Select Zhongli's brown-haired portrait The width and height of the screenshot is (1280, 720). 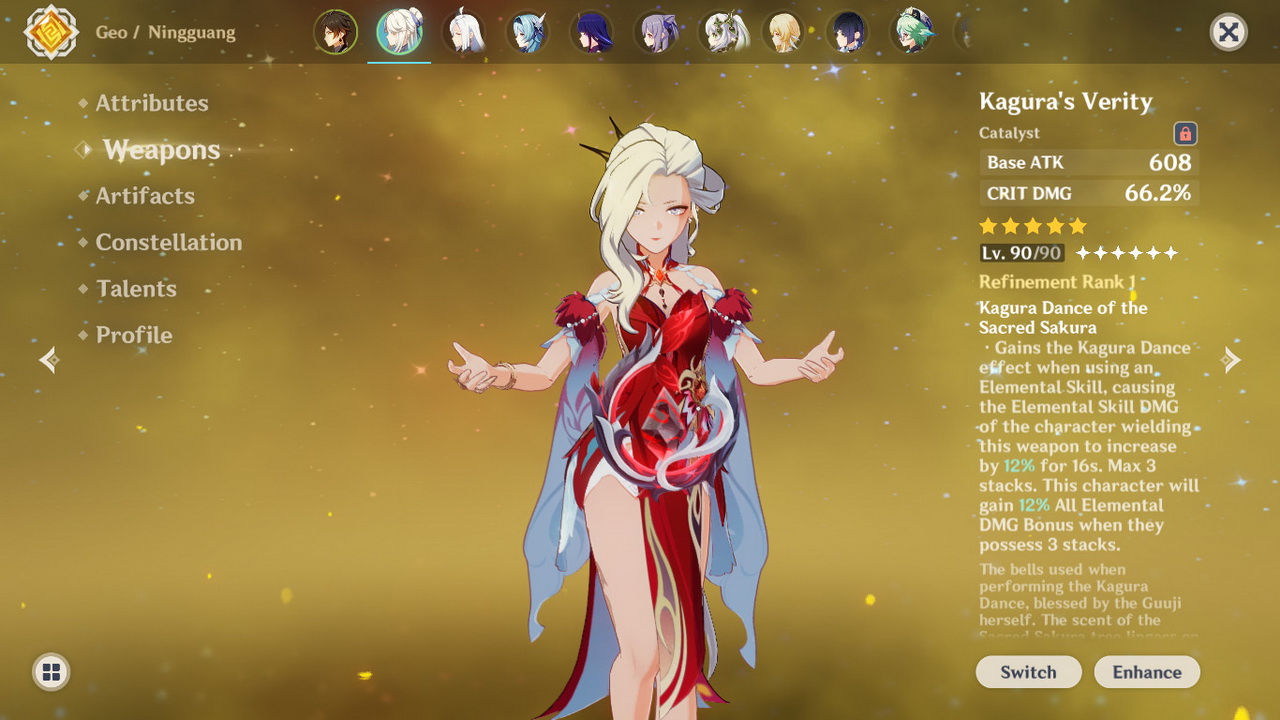[335, 32]
